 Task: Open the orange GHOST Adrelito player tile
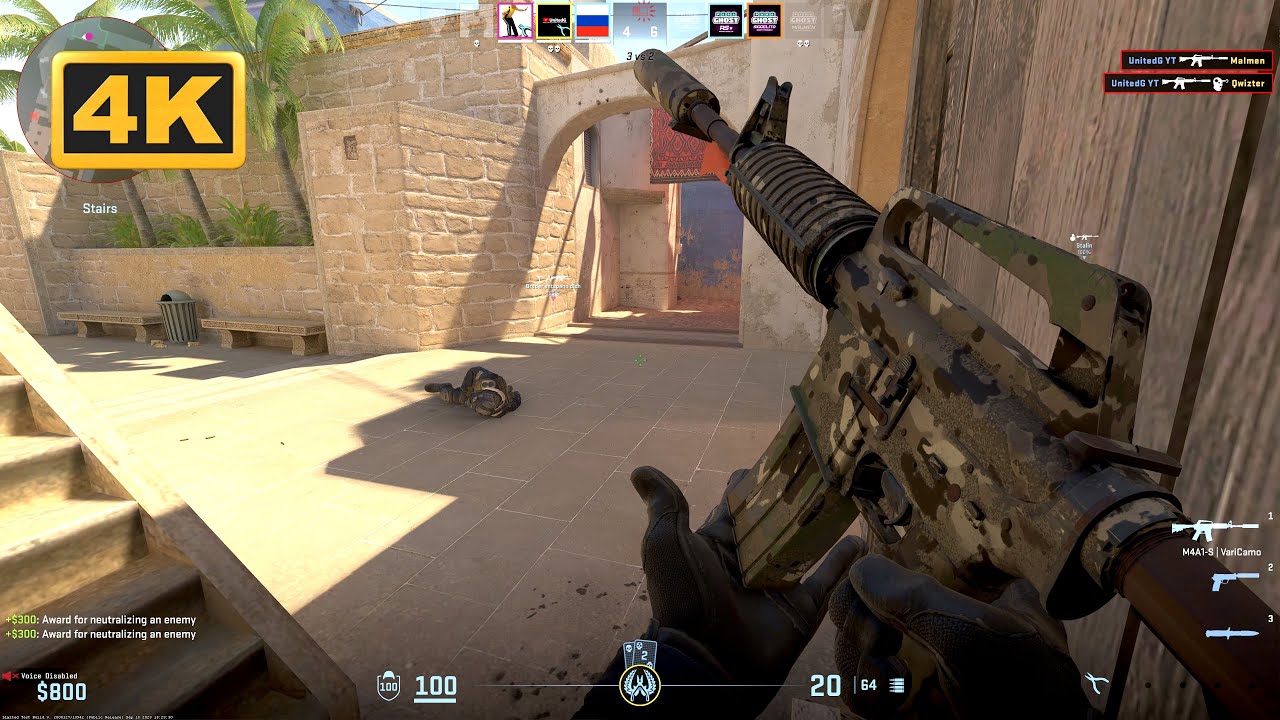767,20
